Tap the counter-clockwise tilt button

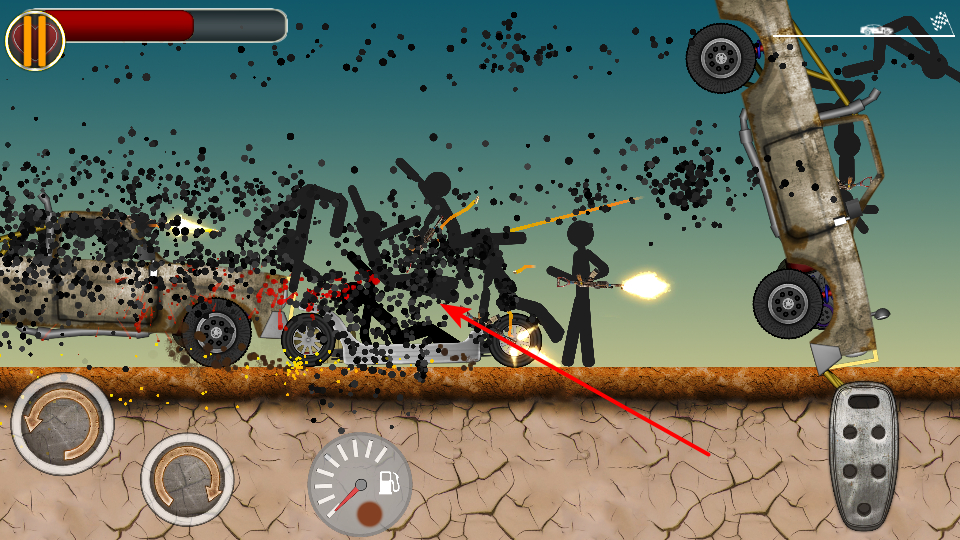click(62, 423)
